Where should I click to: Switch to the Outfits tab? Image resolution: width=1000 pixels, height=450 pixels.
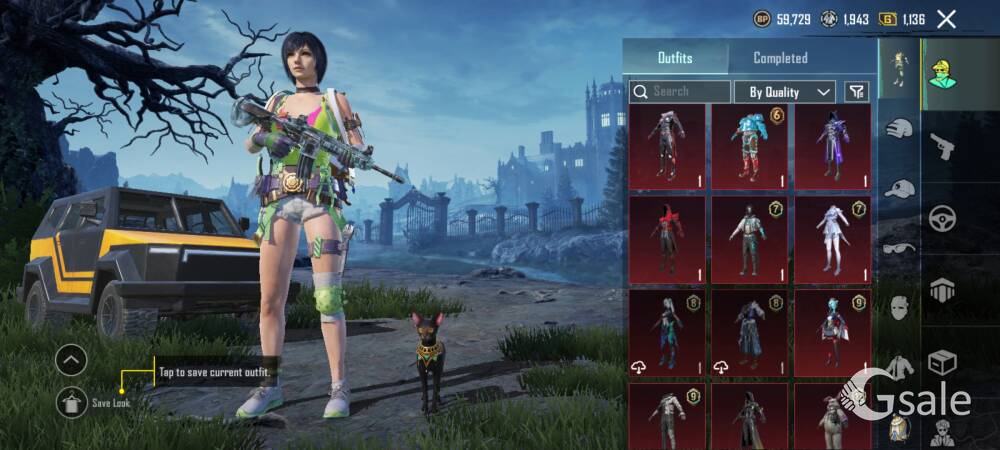[675, 58]
